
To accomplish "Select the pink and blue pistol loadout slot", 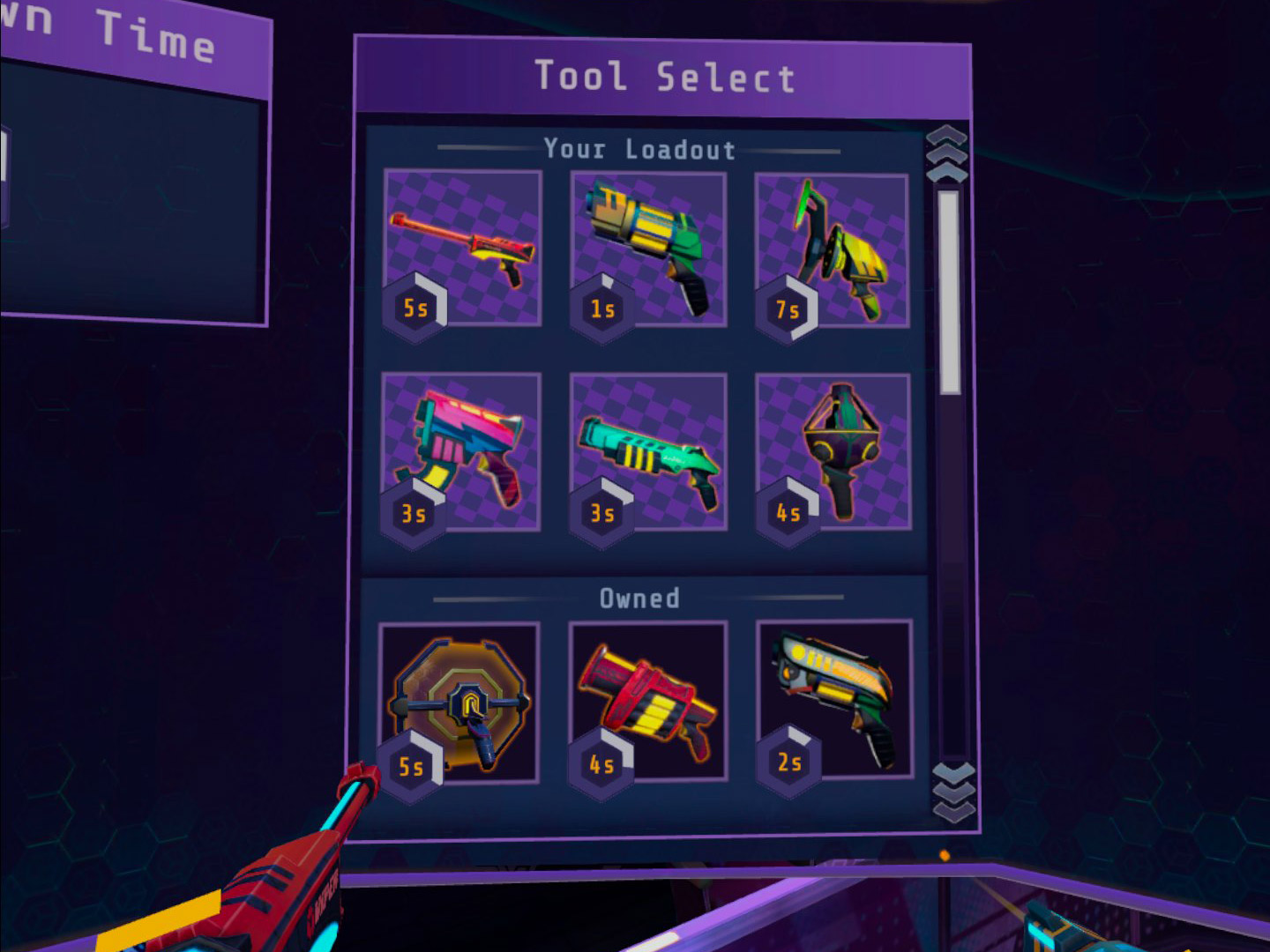I will coord(461,450).
